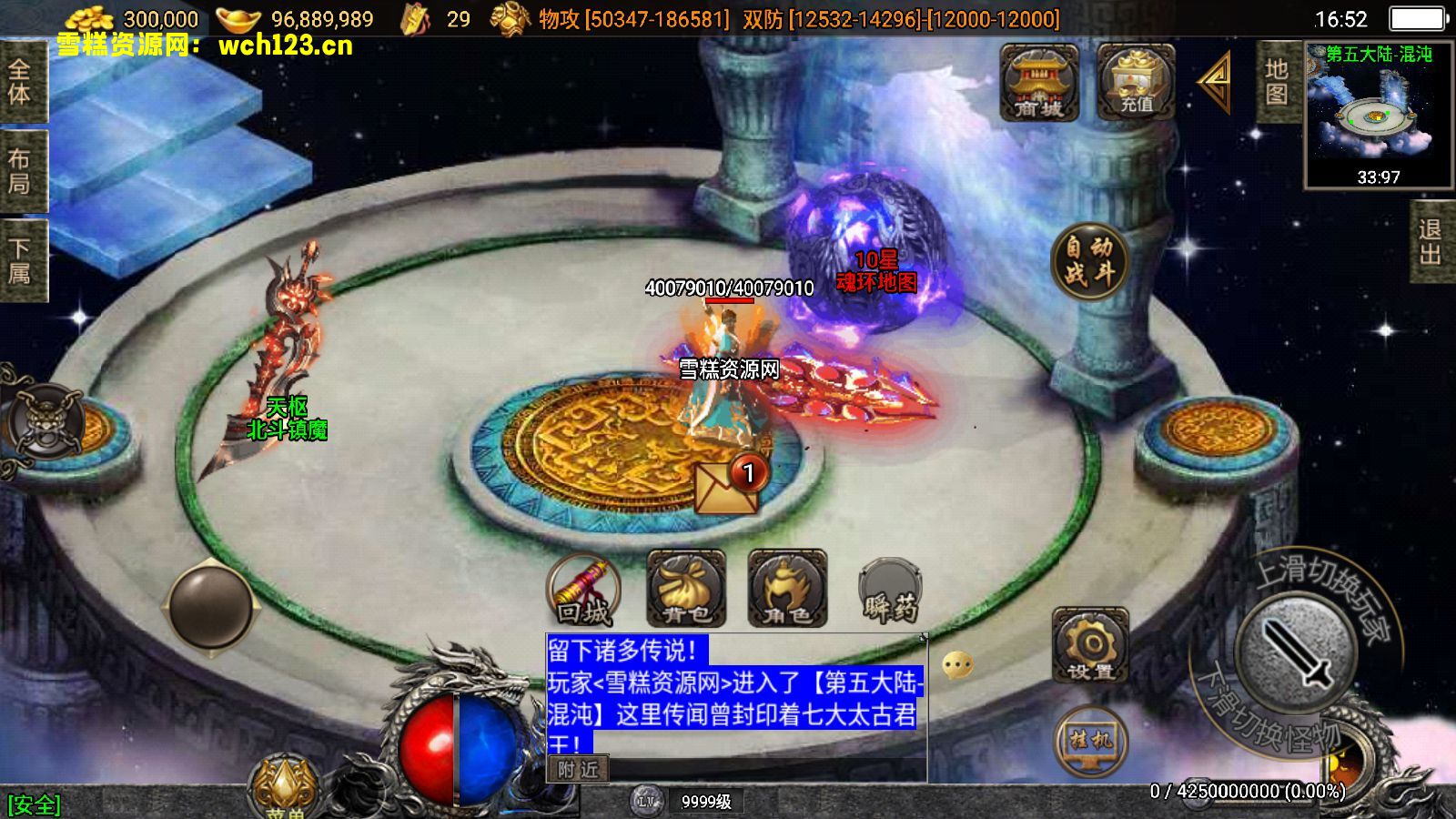Open the yellow chat bubble icon

click(957, 665)
